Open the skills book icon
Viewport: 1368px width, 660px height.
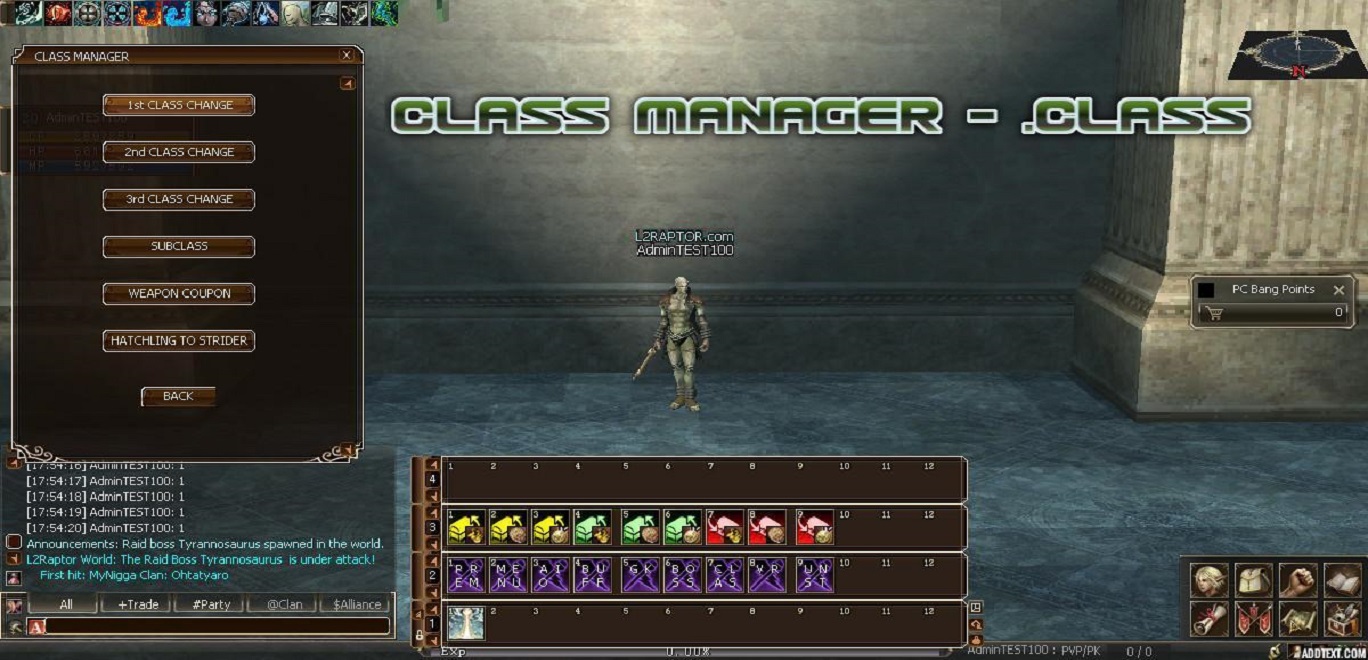1343,579
